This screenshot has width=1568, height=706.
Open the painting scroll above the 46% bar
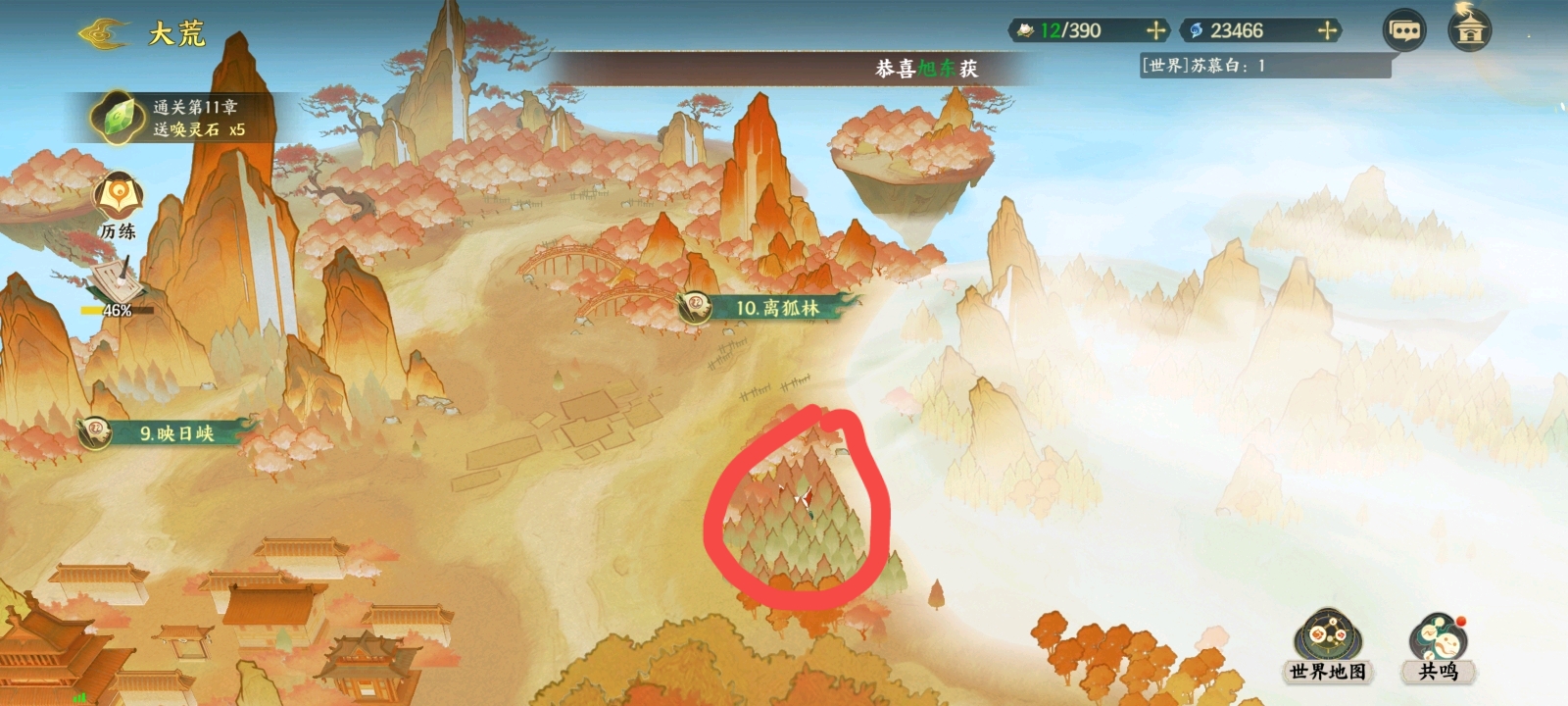click(x=116, y=282)
